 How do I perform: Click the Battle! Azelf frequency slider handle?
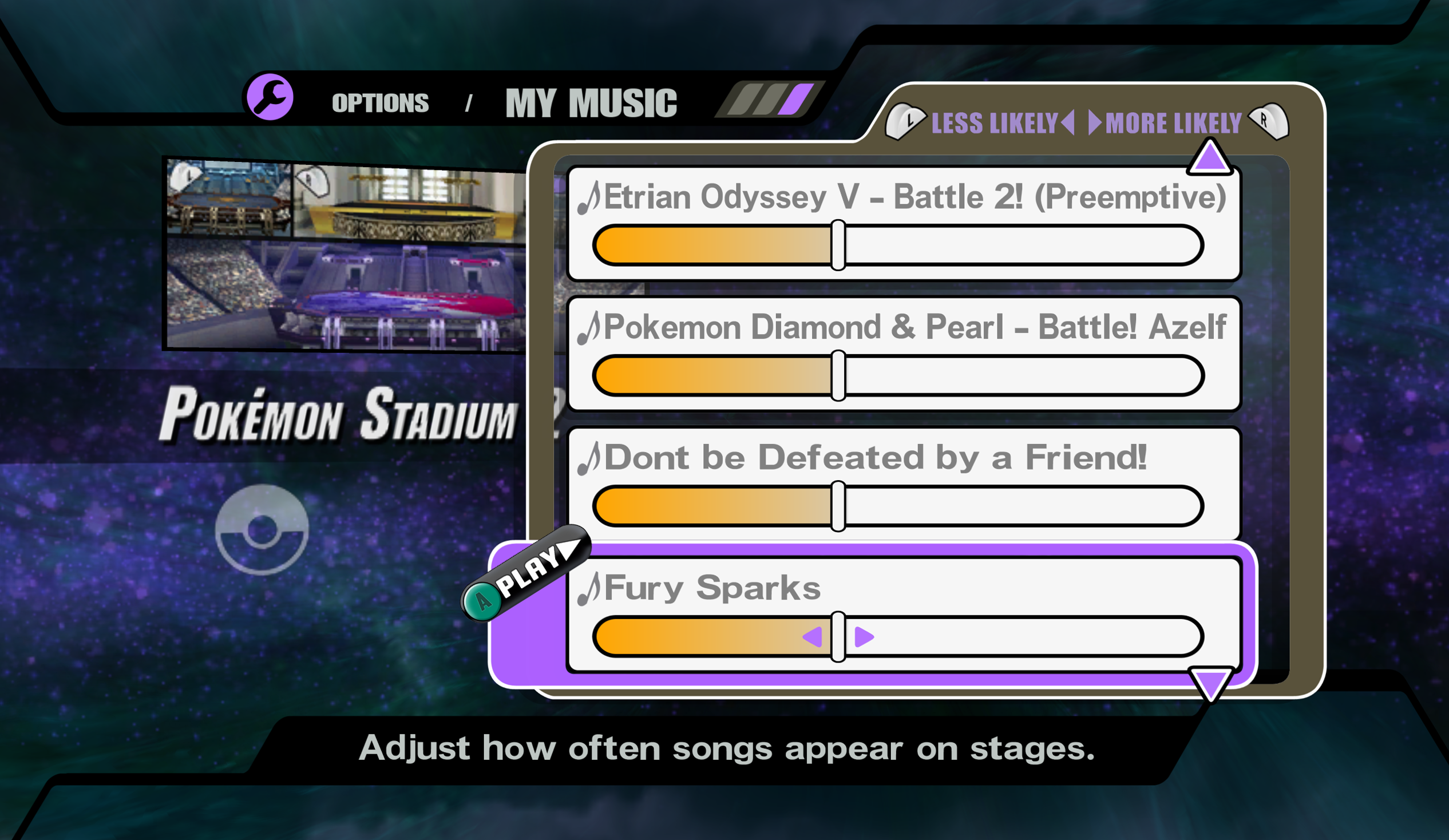[x=838, y=375]
